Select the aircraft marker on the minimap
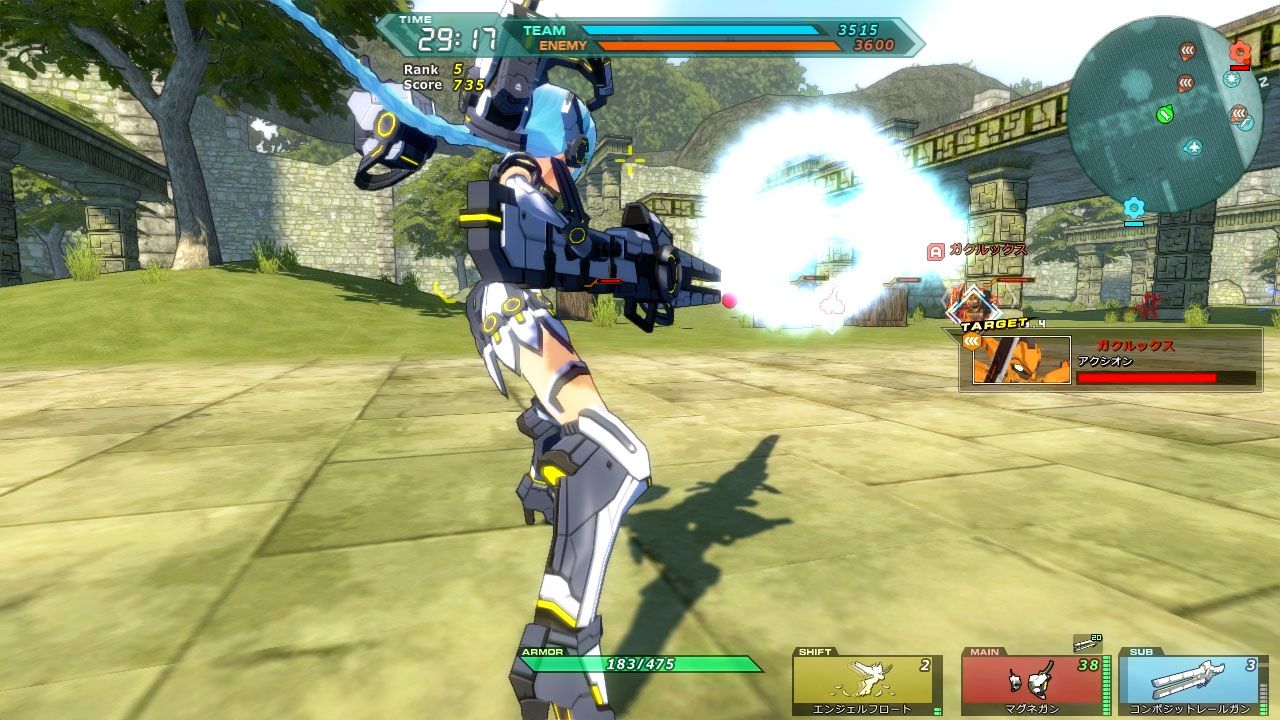This screenshot has width=1280, height=720. coord(1192,147)
